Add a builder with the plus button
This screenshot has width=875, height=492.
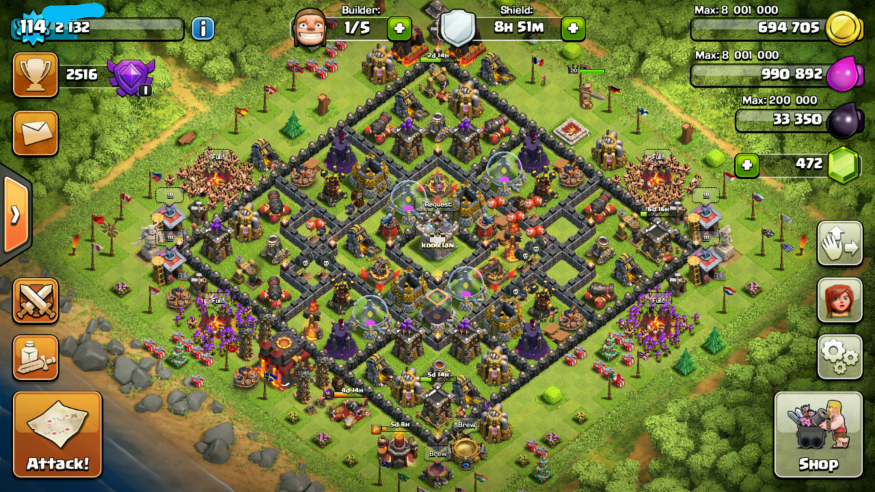[398, 28]
